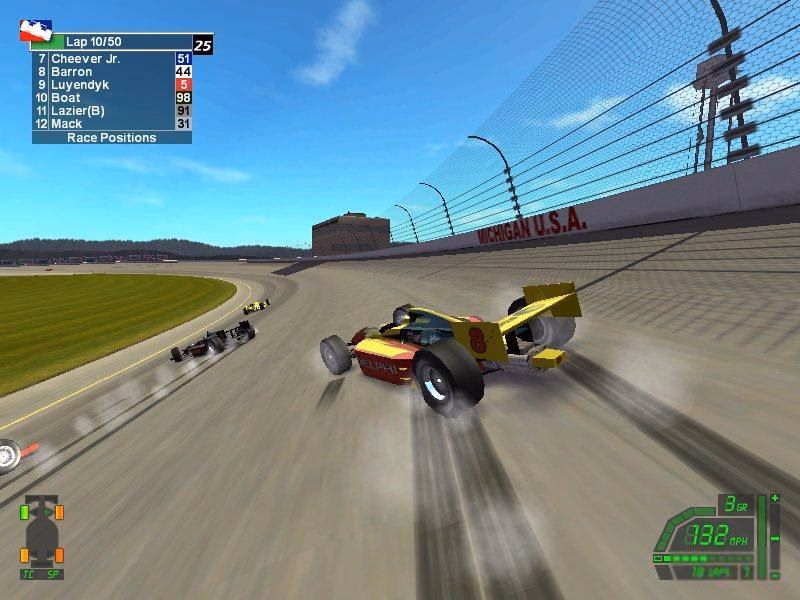This screenshot has width=800, height=600.
Task: Select the Cheever Jr. row in standings
Action: (x=110, y=60)
